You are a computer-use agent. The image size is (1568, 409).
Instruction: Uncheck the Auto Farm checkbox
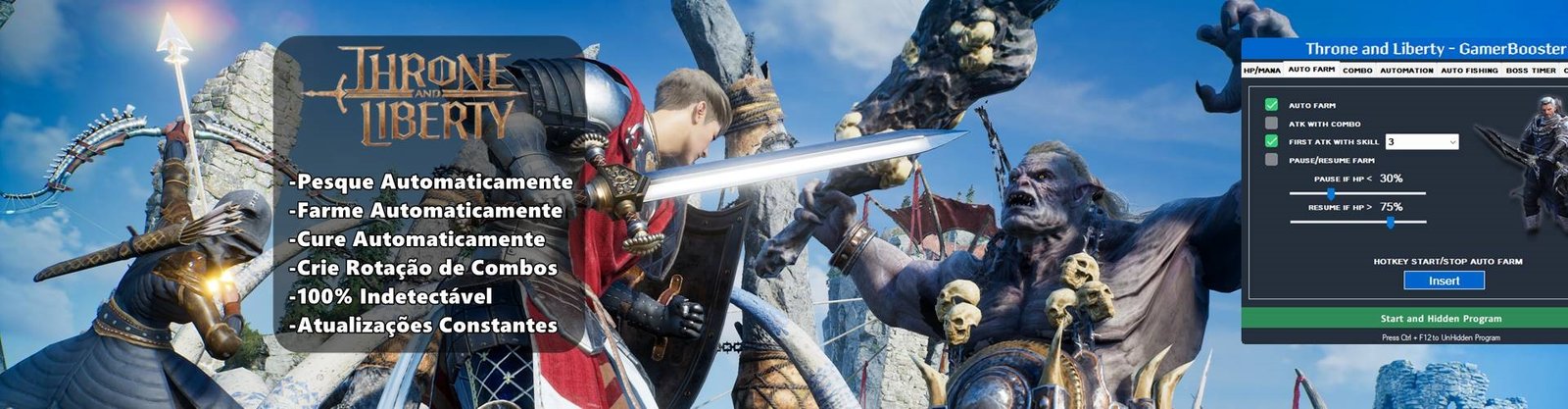(x=1271, y=105)
